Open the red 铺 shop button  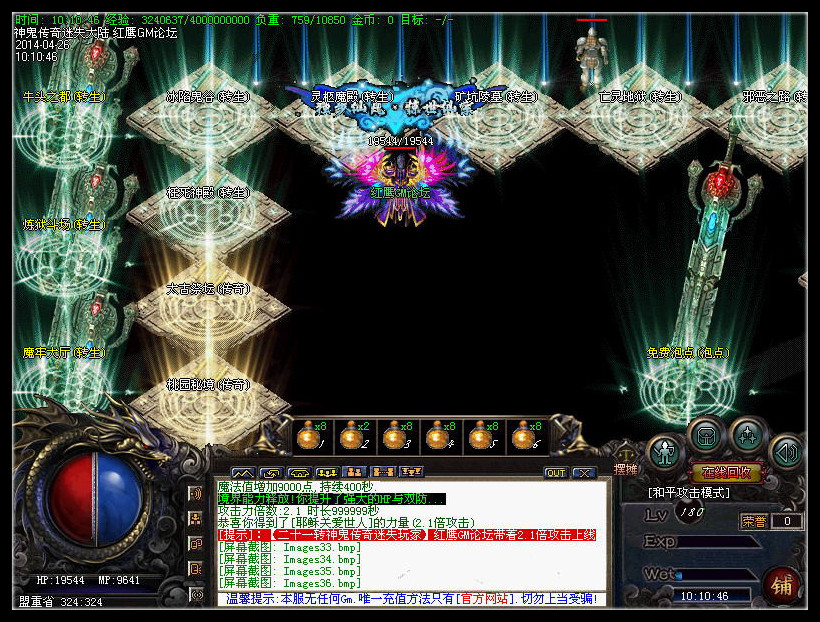(781, 587)
